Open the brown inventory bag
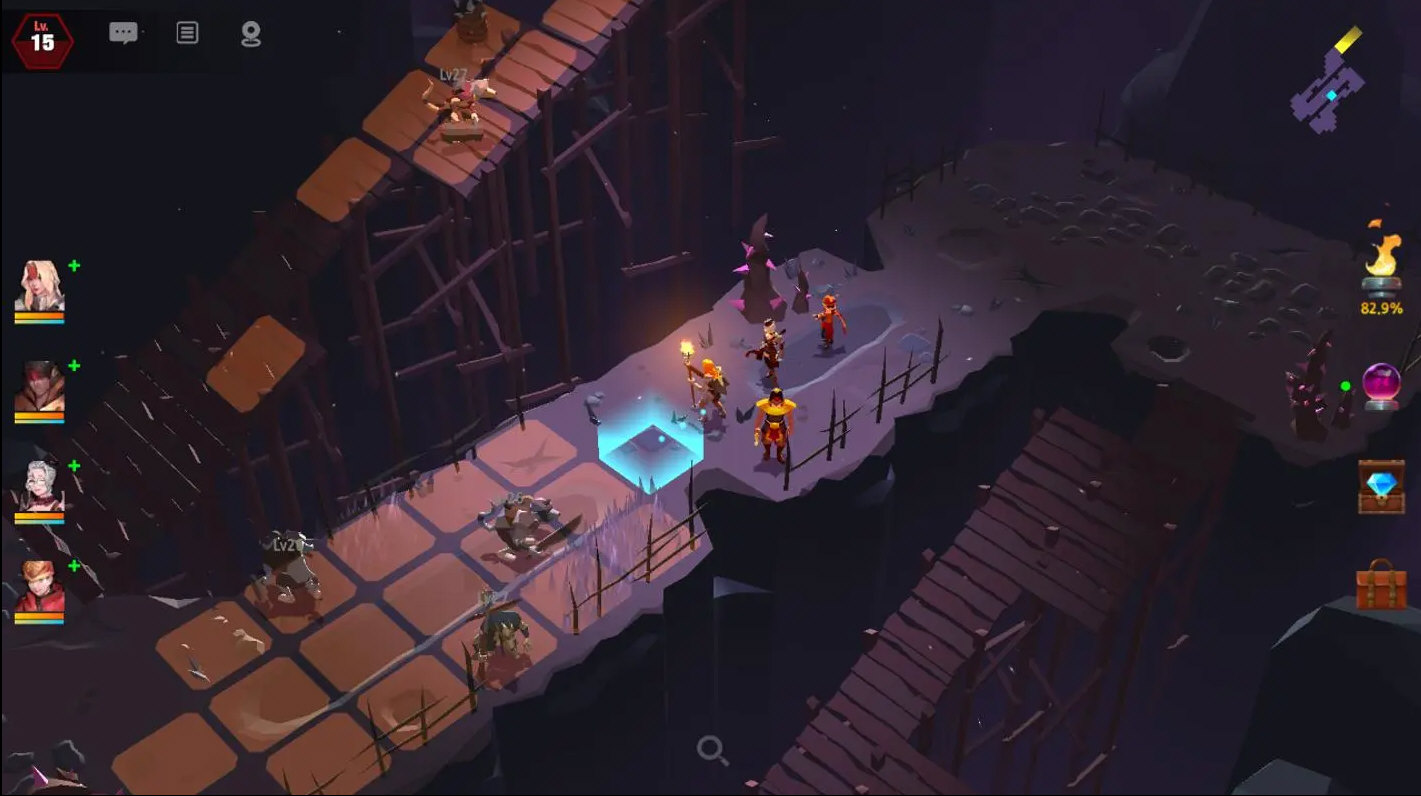The image size is (1421, 796). click(x=1382, y=589)
